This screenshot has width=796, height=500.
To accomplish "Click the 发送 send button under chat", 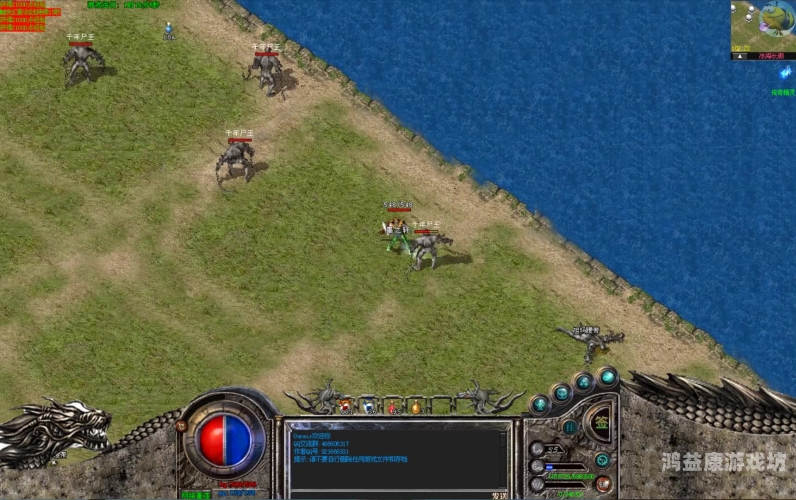I will pyautogui.click(x=499, y=494).
